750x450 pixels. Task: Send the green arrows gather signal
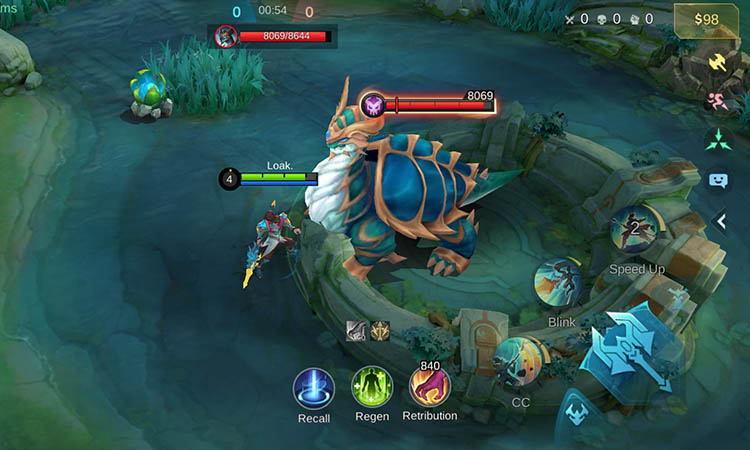coord(717,140)
